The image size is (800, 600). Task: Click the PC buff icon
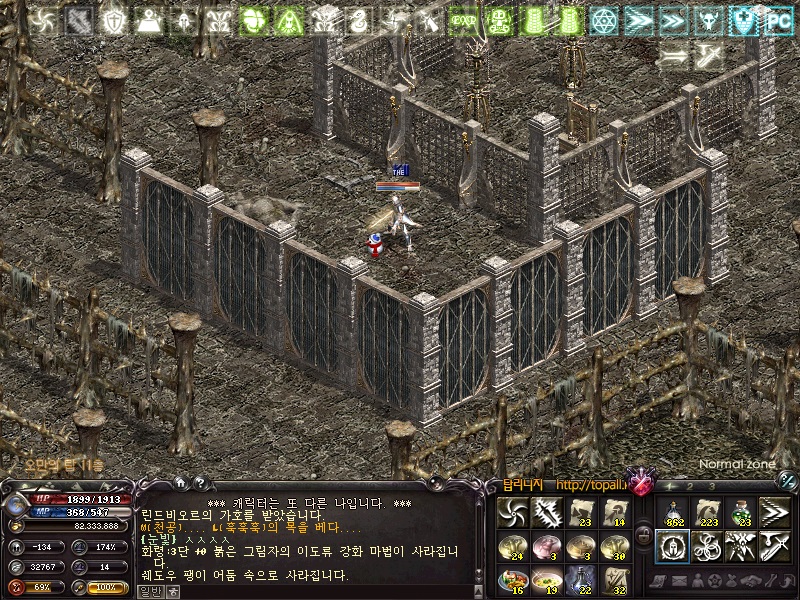[778, 20]
